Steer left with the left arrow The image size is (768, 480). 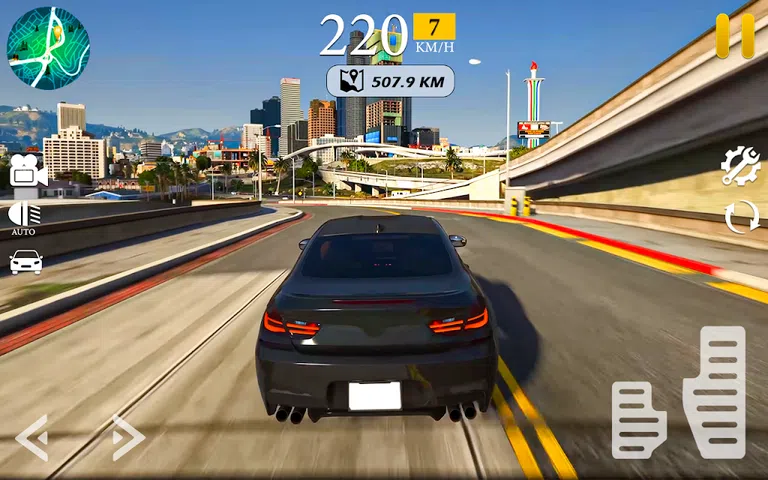(x=32, y=438)
